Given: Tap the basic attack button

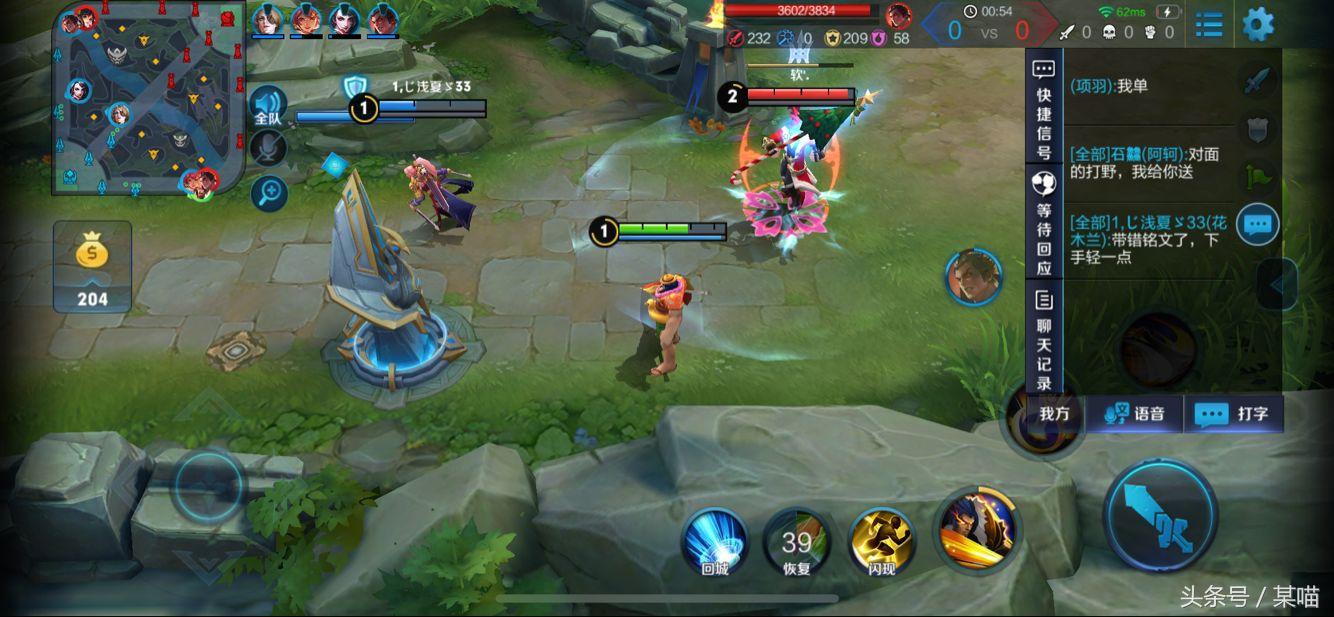Looking at the screenshot, I should pos(1160,516).
